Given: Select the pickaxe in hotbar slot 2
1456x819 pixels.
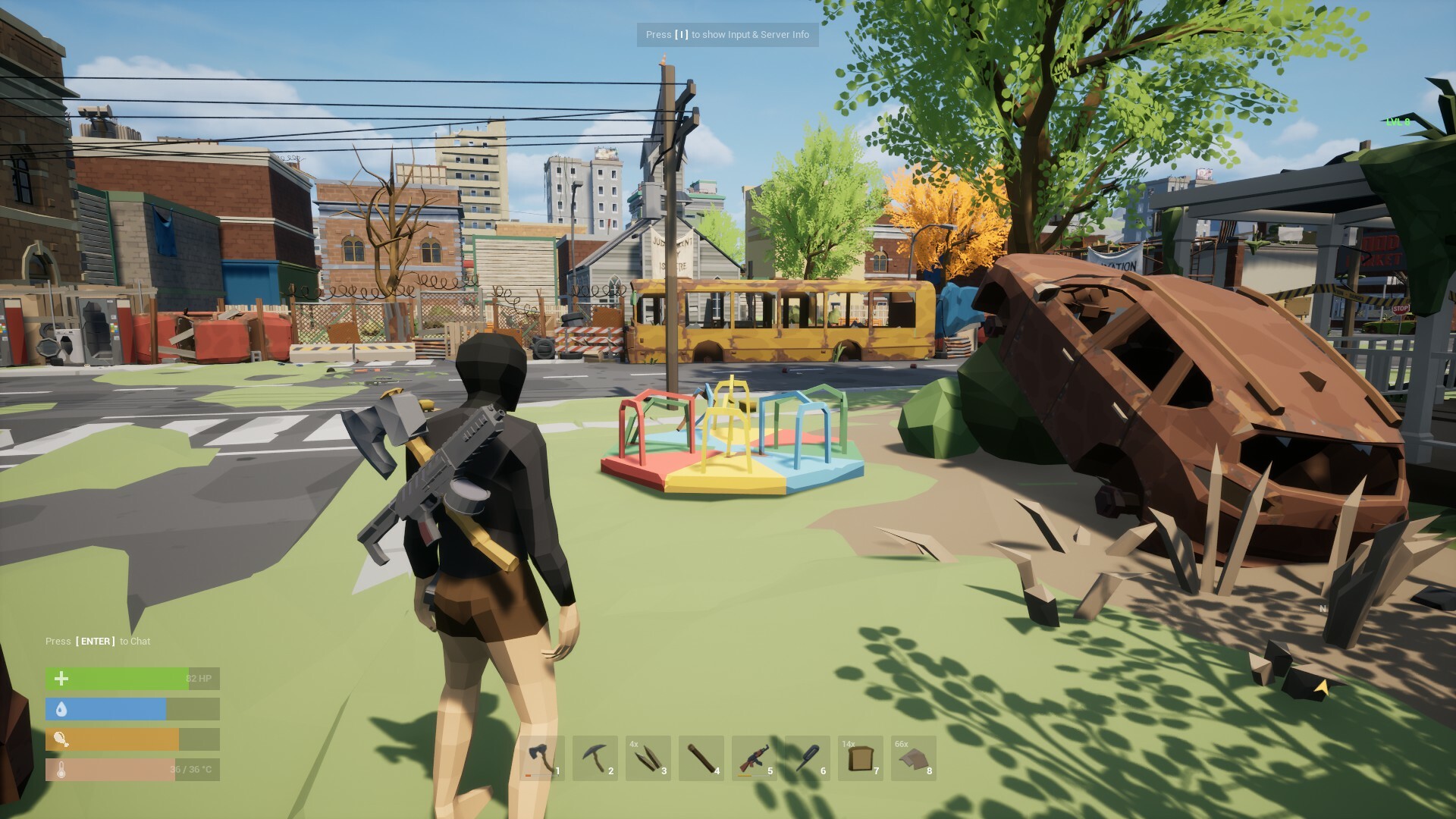Looking at the screenshot, I should 595,758.
